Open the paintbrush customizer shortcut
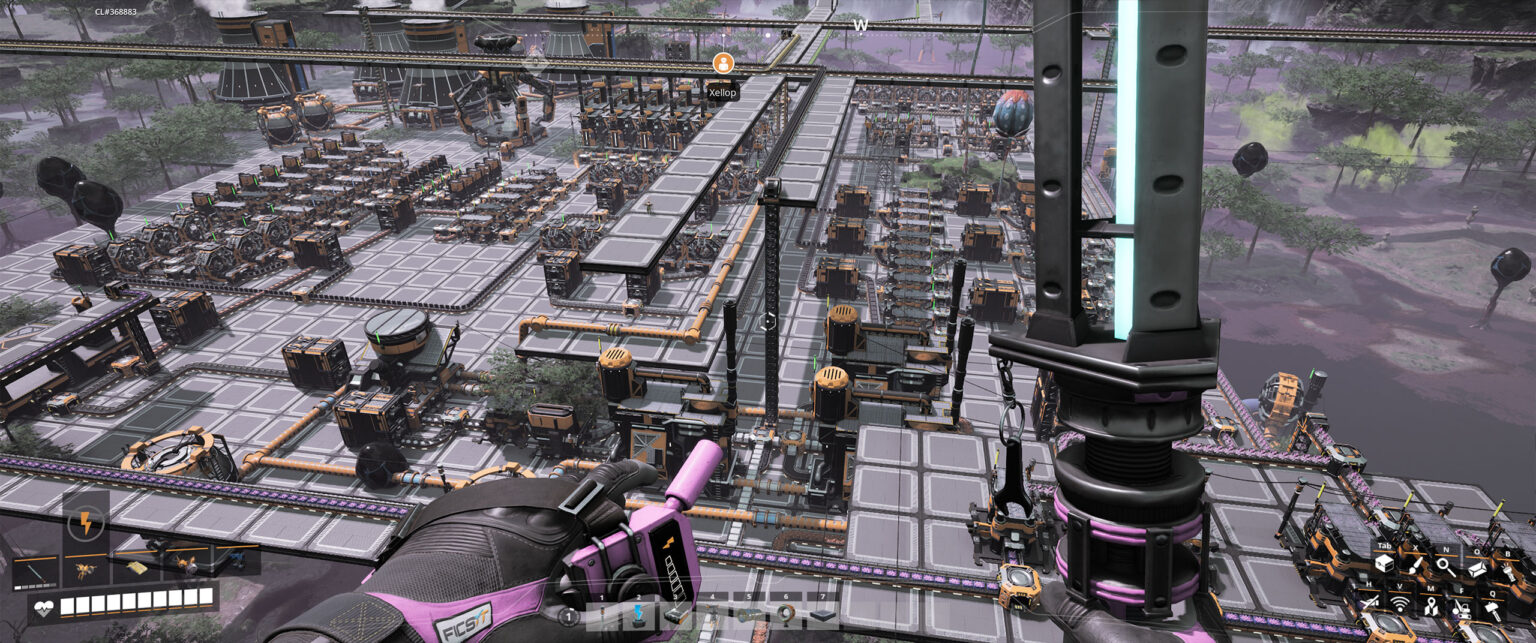The width and height of the screenshot is (1536, 643). pyautogui.click(x=1416, y=565)
